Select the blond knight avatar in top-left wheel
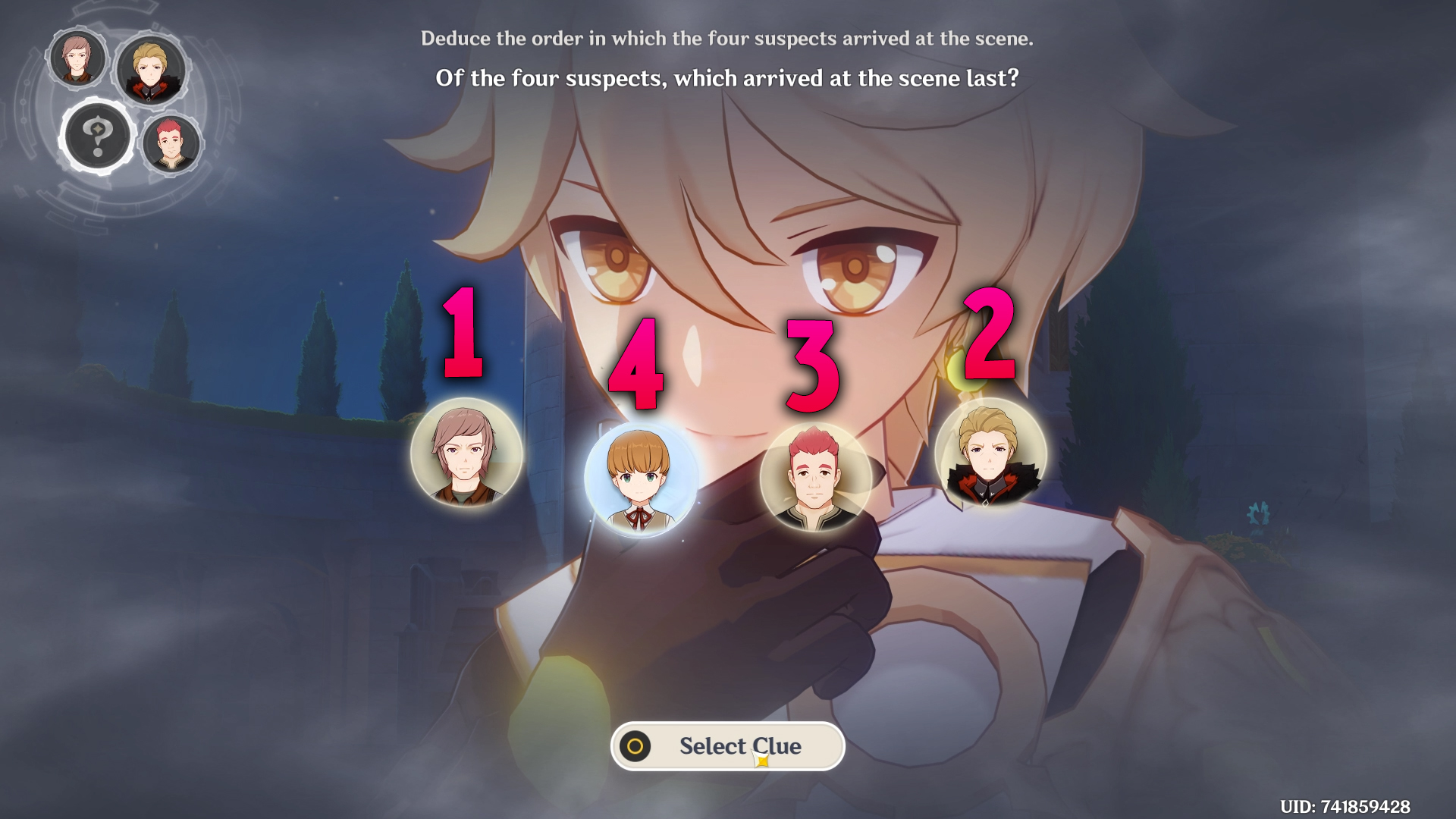1456x819 pixels. (149, 68)
